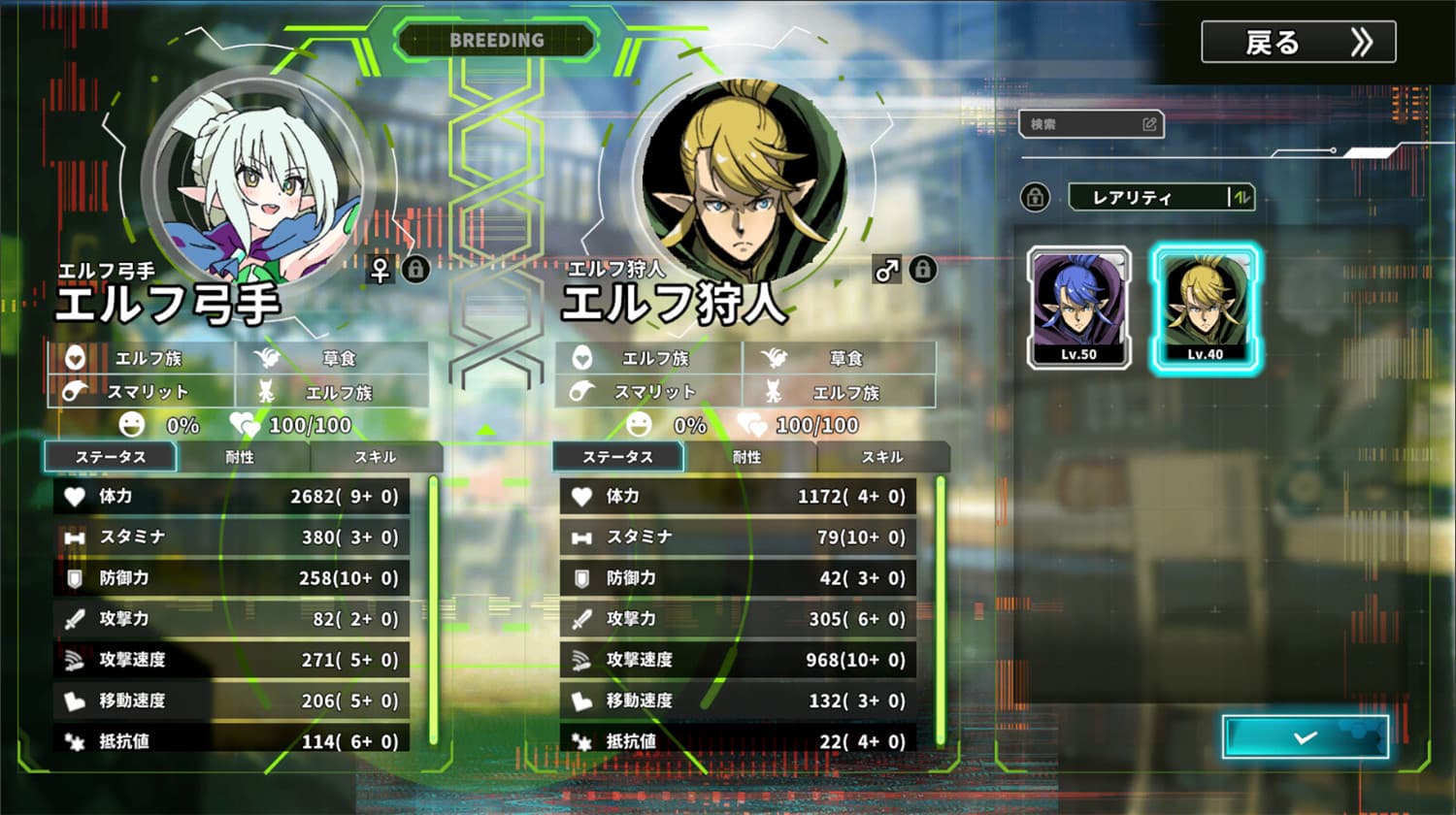Select the Lv.50 blue elf thumbnail
1456x815 pixels.
click(x=1077, y=306)
